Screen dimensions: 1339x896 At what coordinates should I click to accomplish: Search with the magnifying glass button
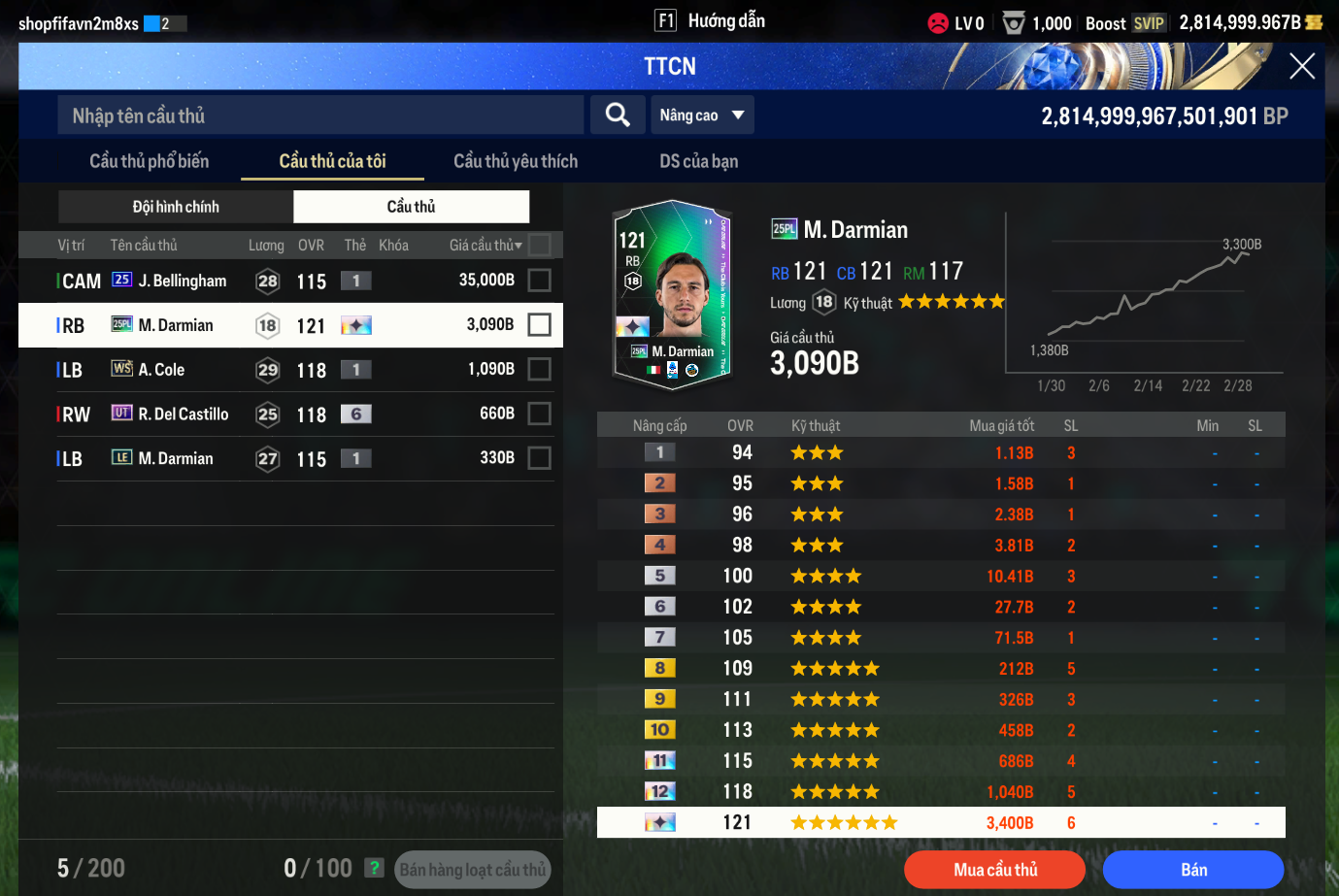click(x=618, y=116)
